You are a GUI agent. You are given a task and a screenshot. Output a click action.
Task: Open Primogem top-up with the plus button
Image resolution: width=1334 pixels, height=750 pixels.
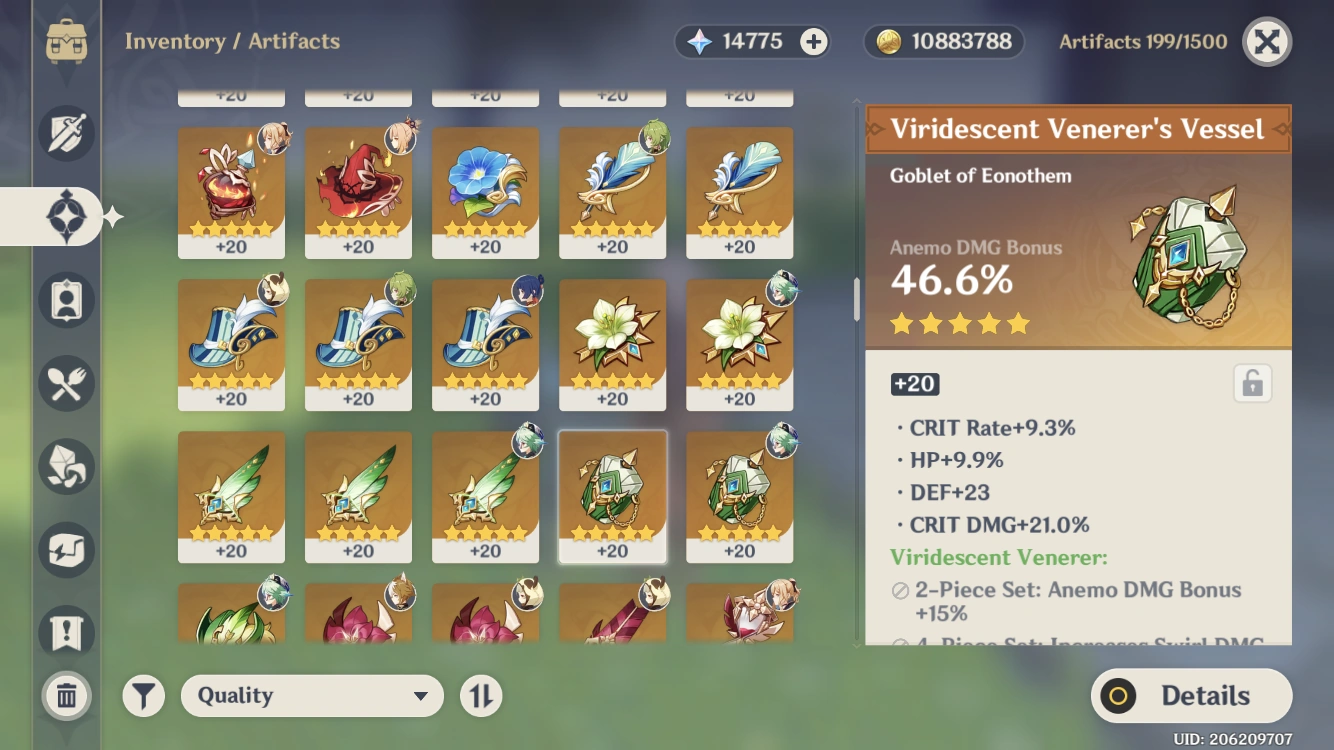(x=814, y=41)
